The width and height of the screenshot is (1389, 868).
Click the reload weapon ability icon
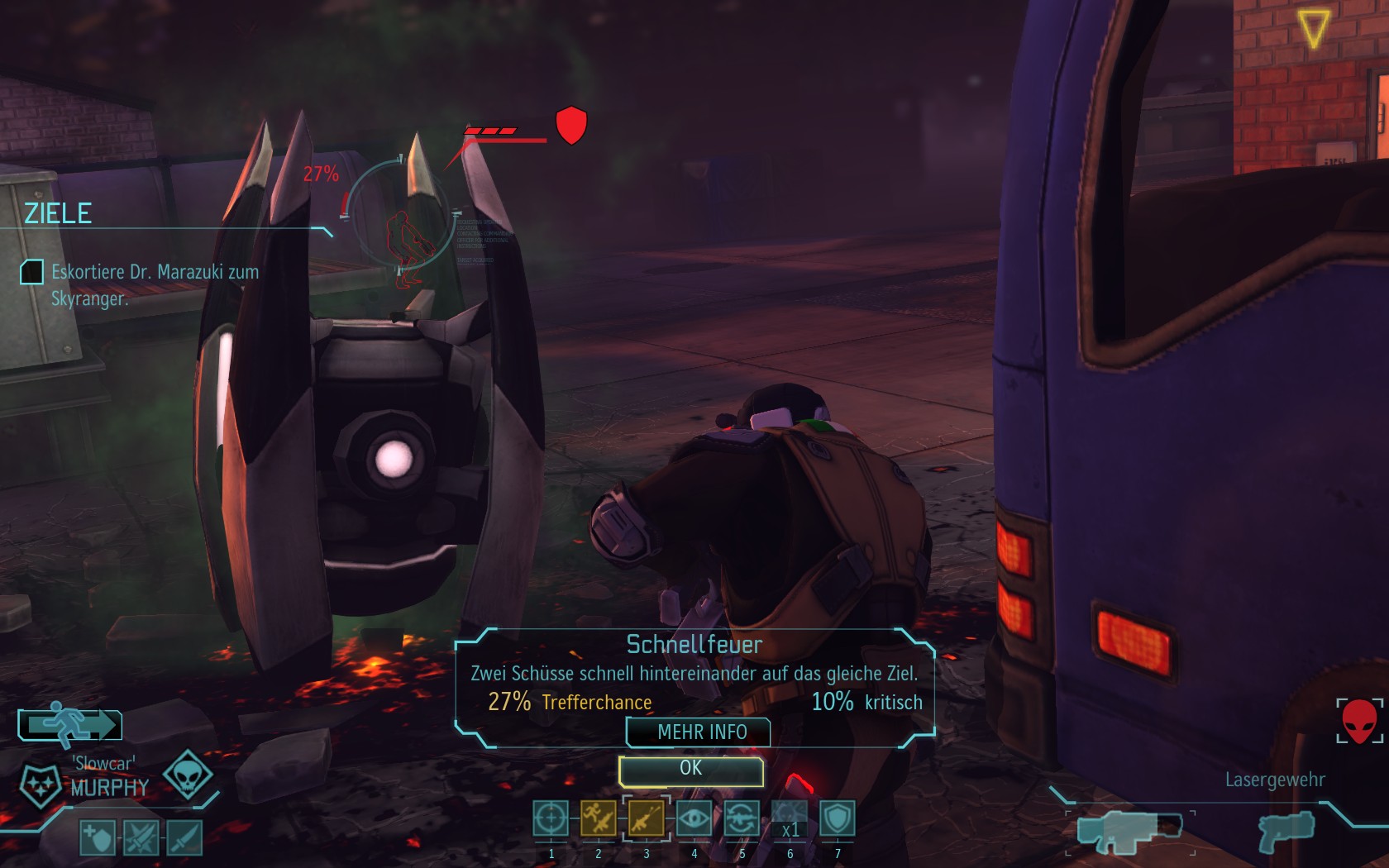[x=742, y=819]
